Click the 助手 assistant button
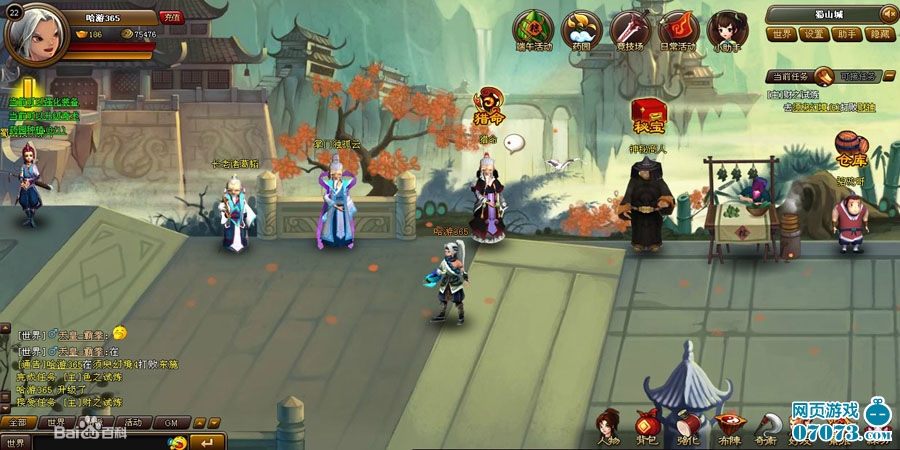This screenshot has width=900, height=450. point(846,33)
